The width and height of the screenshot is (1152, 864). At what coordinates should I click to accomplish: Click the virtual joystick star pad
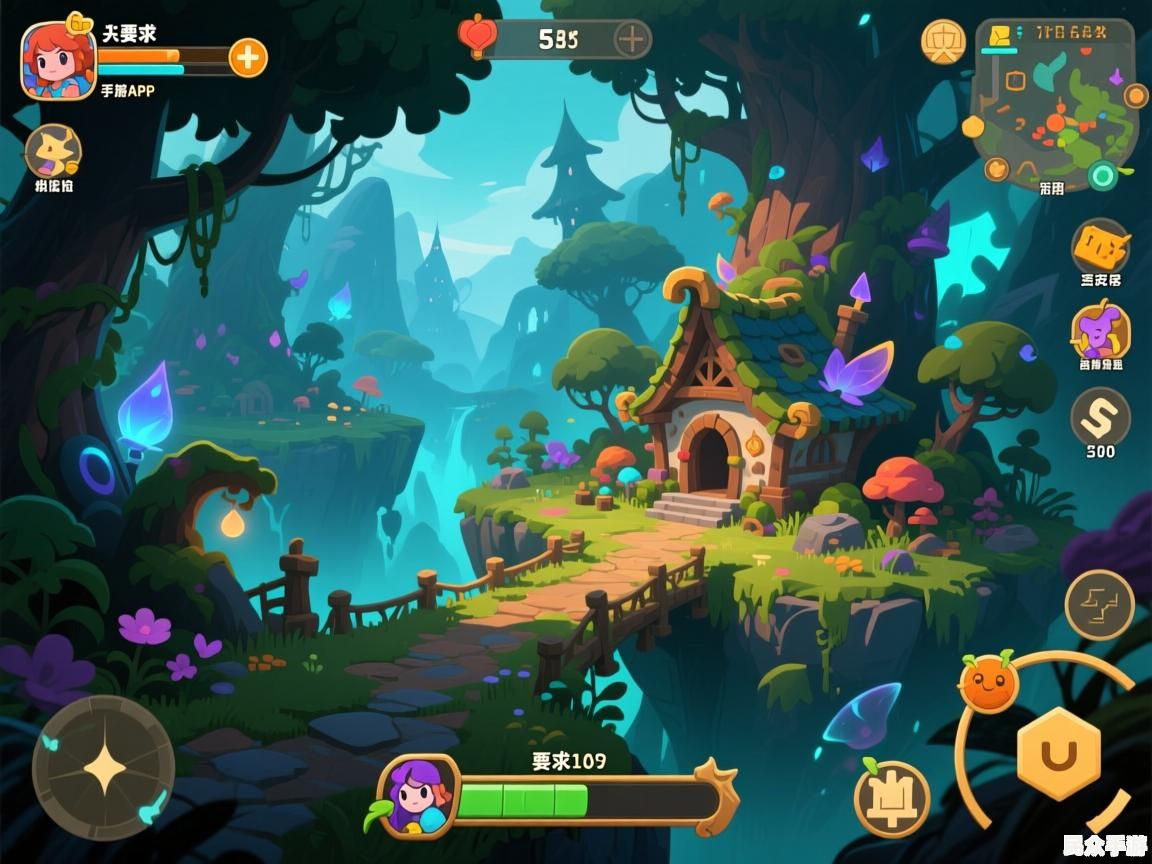pyautogui.click(x=104, y=768)
